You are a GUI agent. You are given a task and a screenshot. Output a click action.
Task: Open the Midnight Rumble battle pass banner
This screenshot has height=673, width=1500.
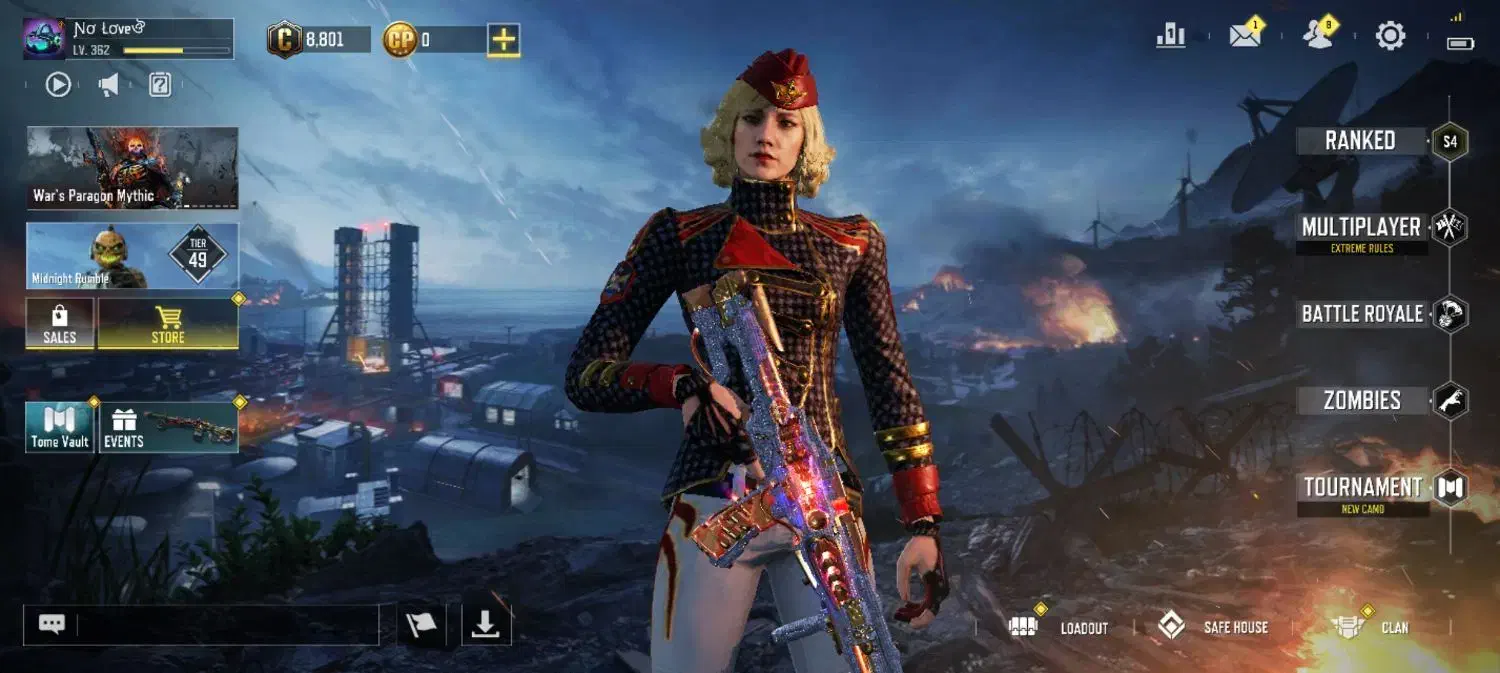pos(132,256)
